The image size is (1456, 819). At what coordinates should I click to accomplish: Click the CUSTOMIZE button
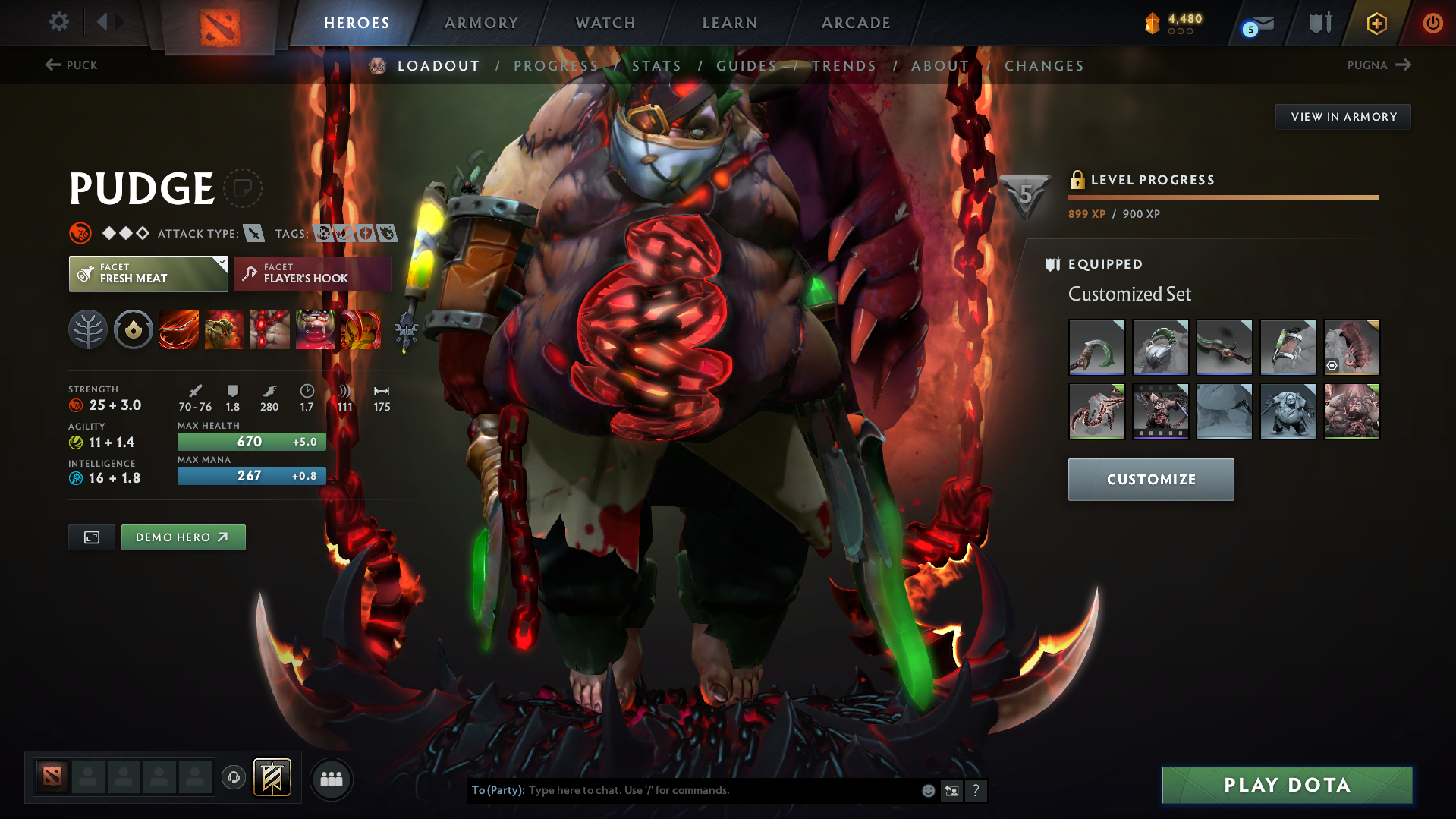click(x=1150, y=479)
